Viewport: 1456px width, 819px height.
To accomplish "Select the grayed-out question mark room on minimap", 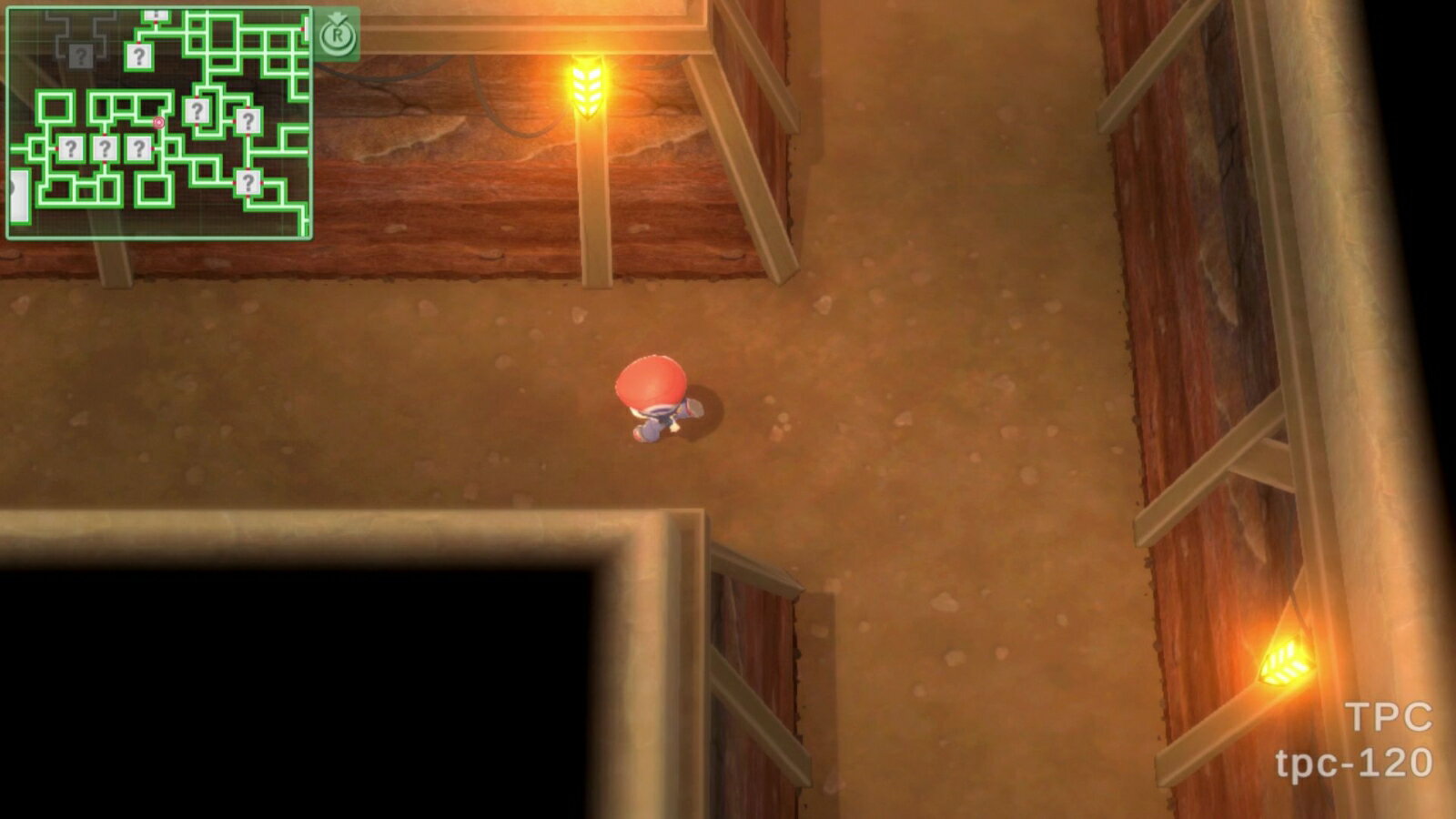I will 81,56.
